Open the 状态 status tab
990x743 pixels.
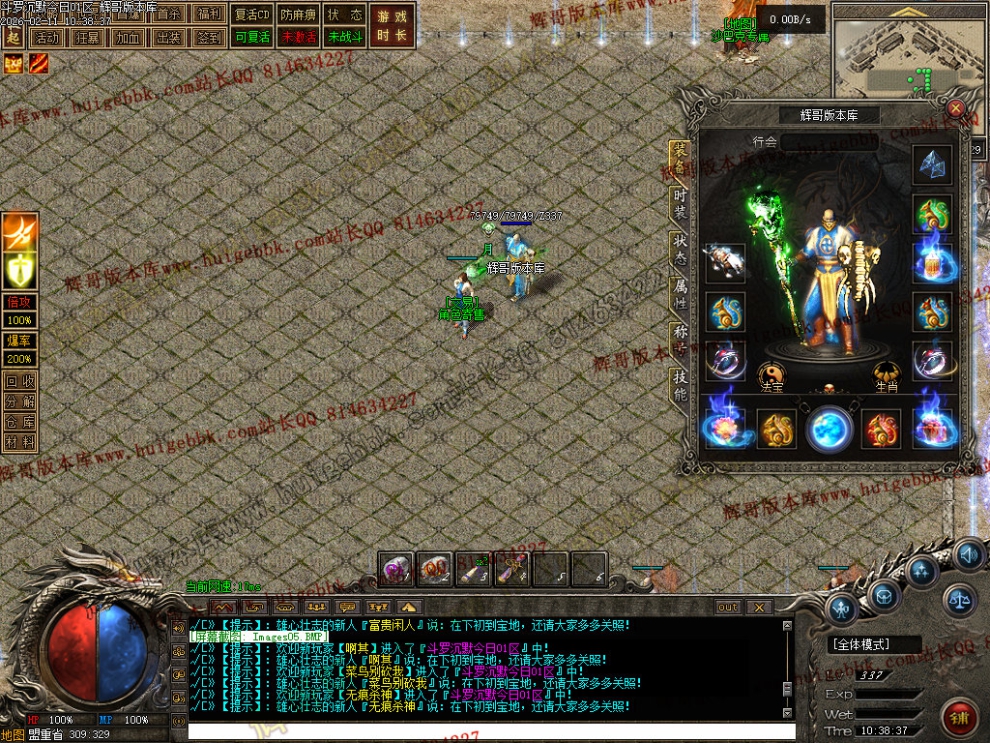coord(679,248)
